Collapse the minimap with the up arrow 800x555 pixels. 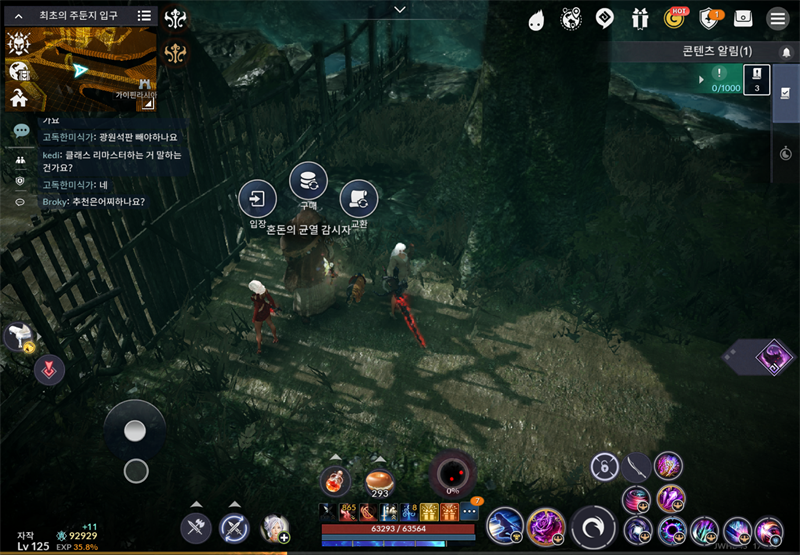[17, 15]
